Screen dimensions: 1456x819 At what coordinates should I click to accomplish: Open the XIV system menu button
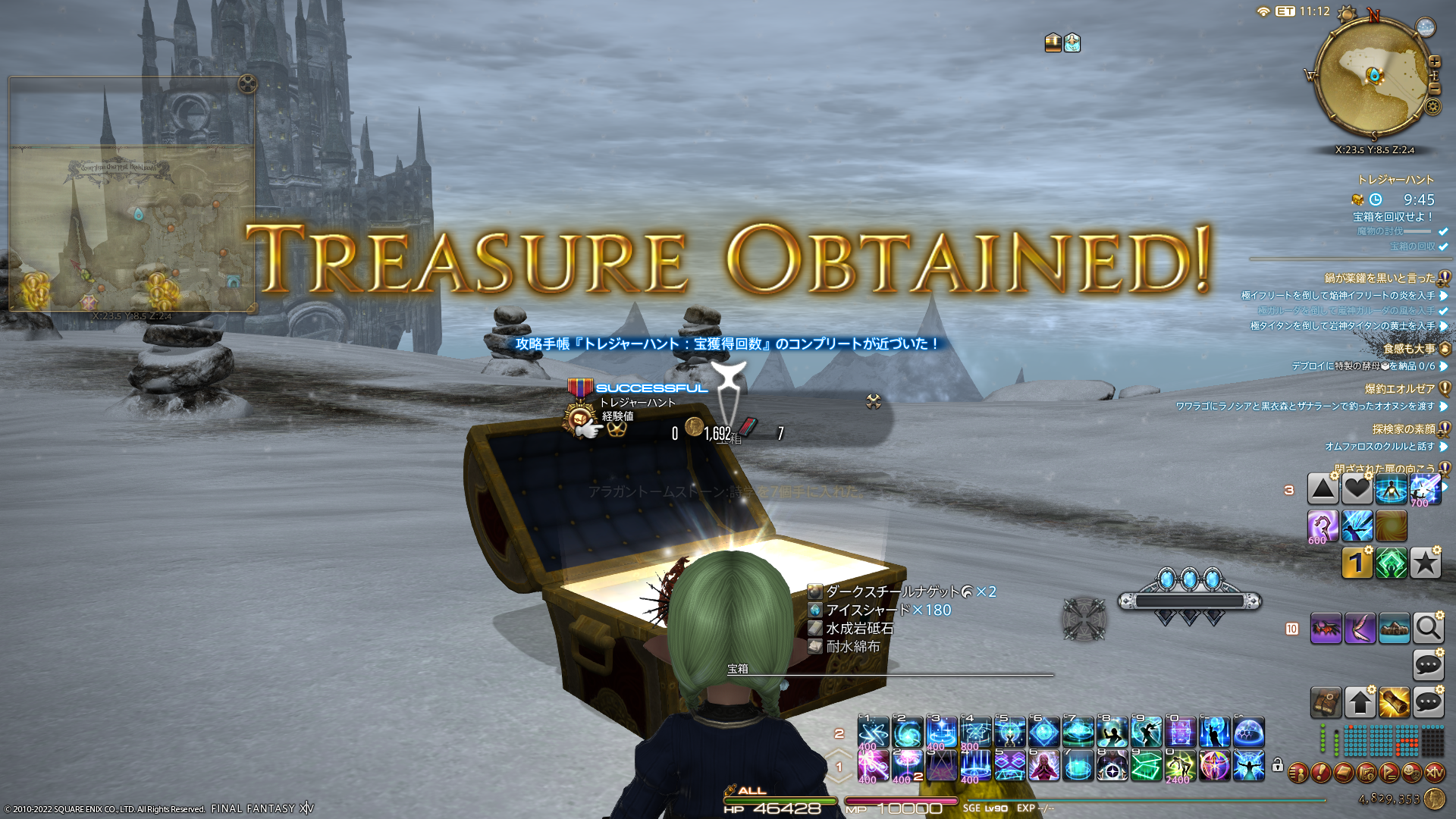(1434, 773)
